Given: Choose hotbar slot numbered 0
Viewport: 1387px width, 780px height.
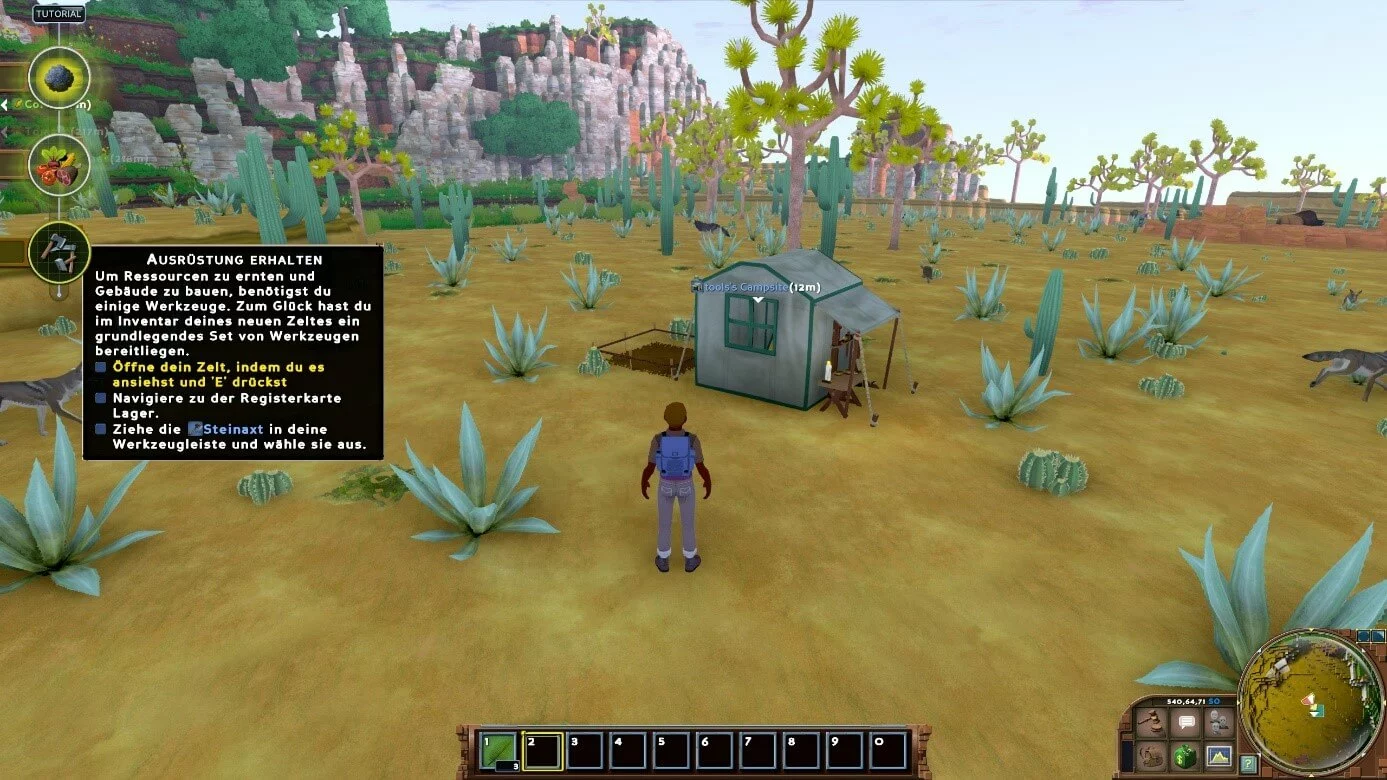Looking at the screenshot, I should pos(888,750).
